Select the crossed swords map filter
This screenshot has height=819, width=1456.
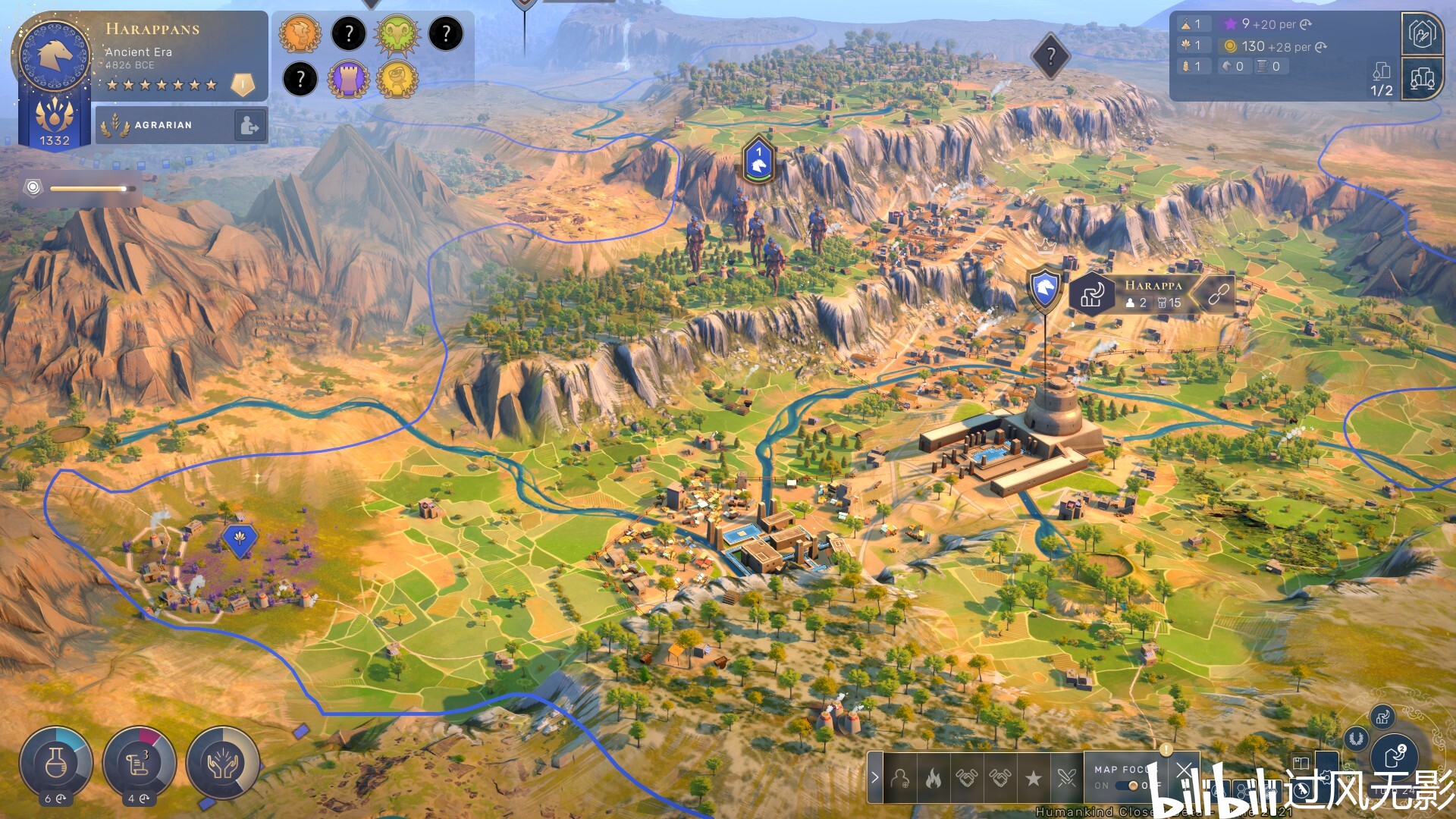click(1066, 778)
